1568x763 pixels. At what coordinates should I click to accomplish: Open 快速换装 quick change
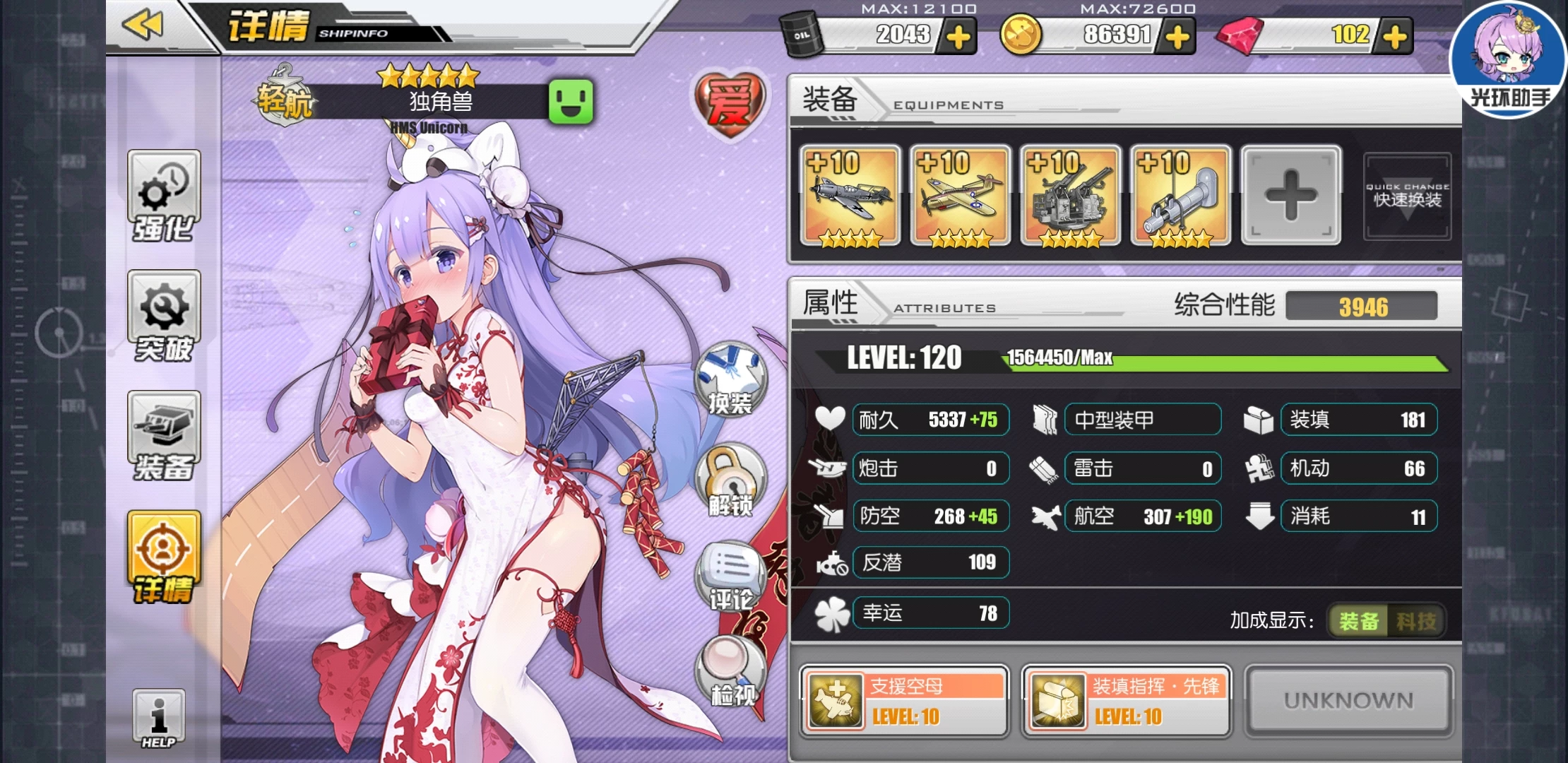[1407, 196]
